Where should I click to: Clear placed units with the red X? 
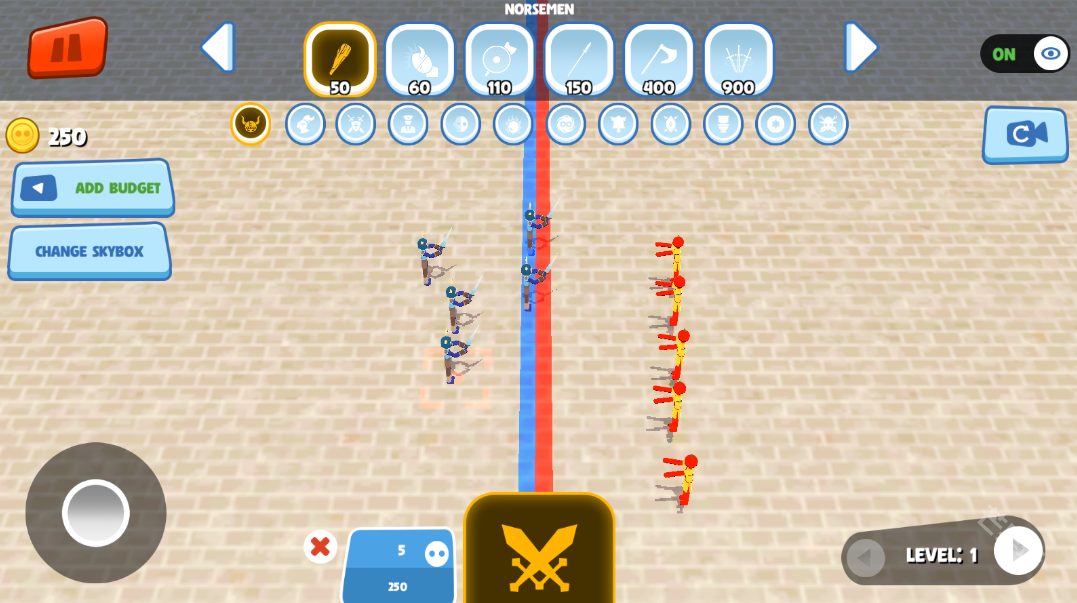320,547
